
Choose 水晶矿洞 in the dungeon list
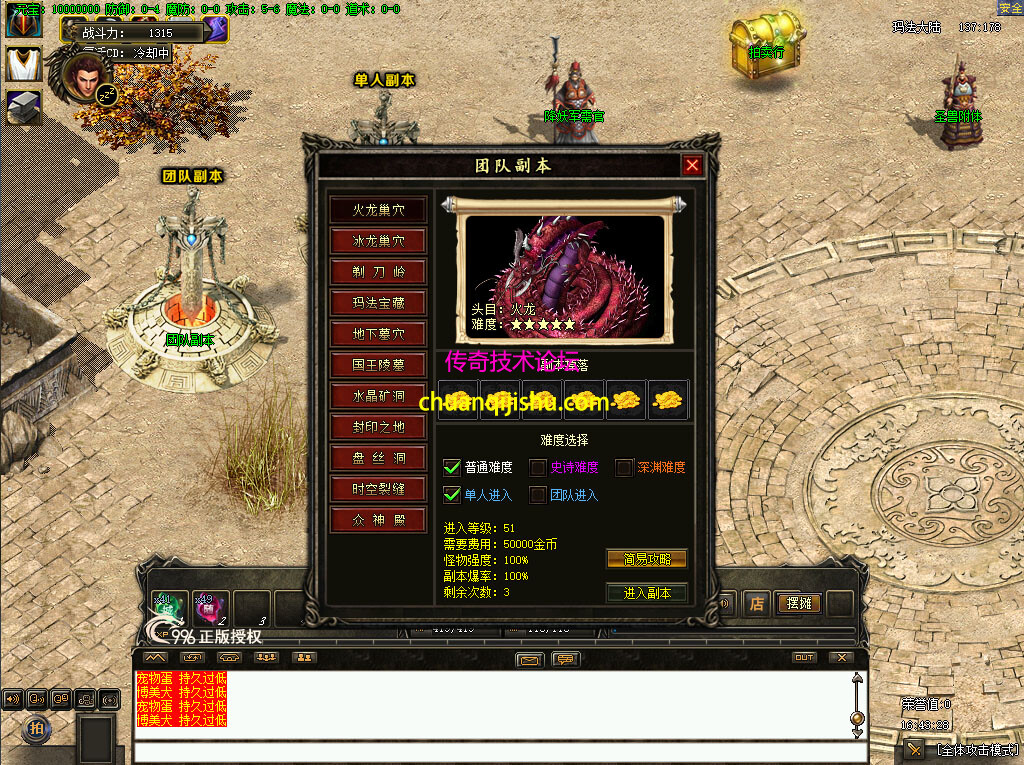pos(378,396)
